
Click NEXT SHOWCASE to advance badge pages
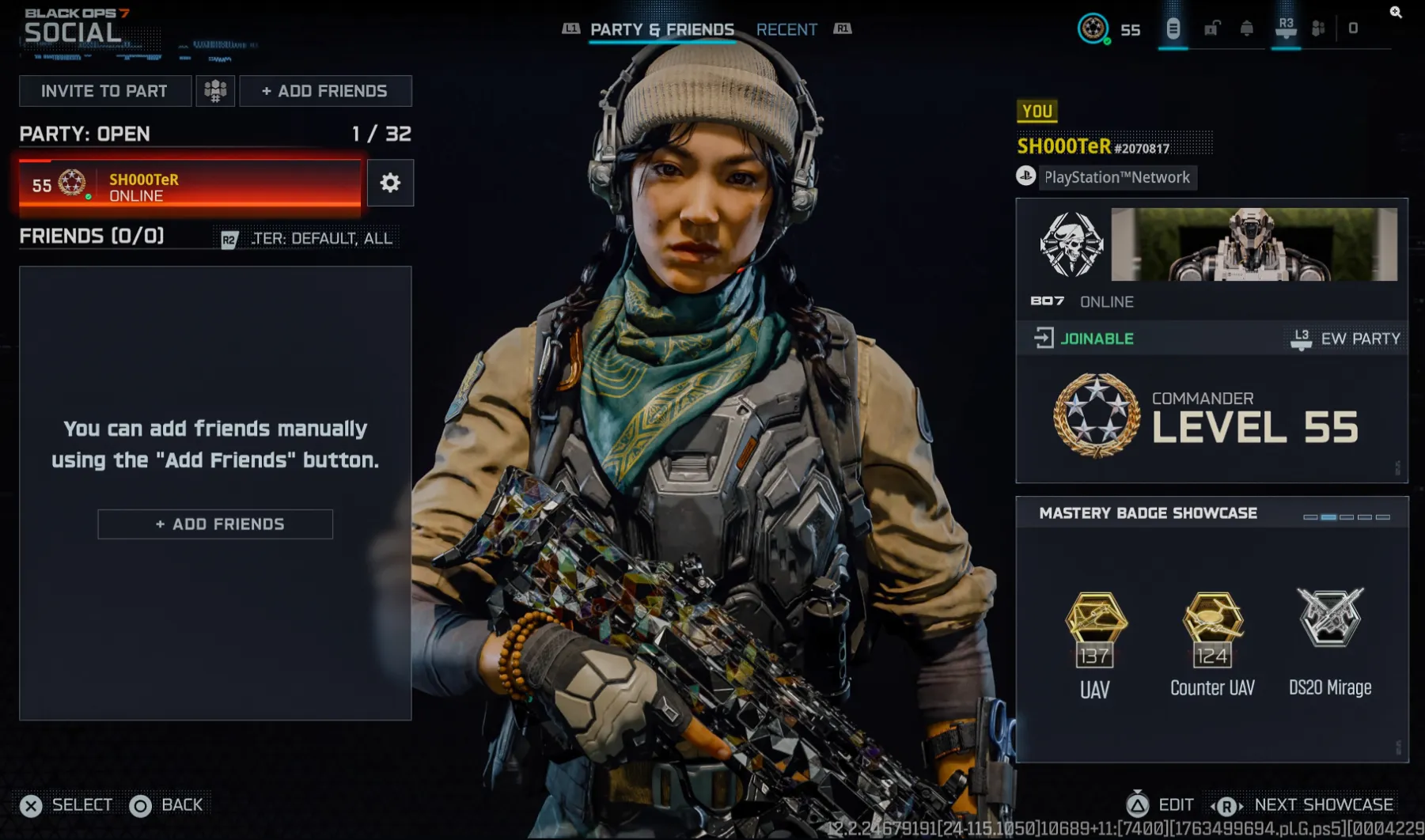(1321, 804)
